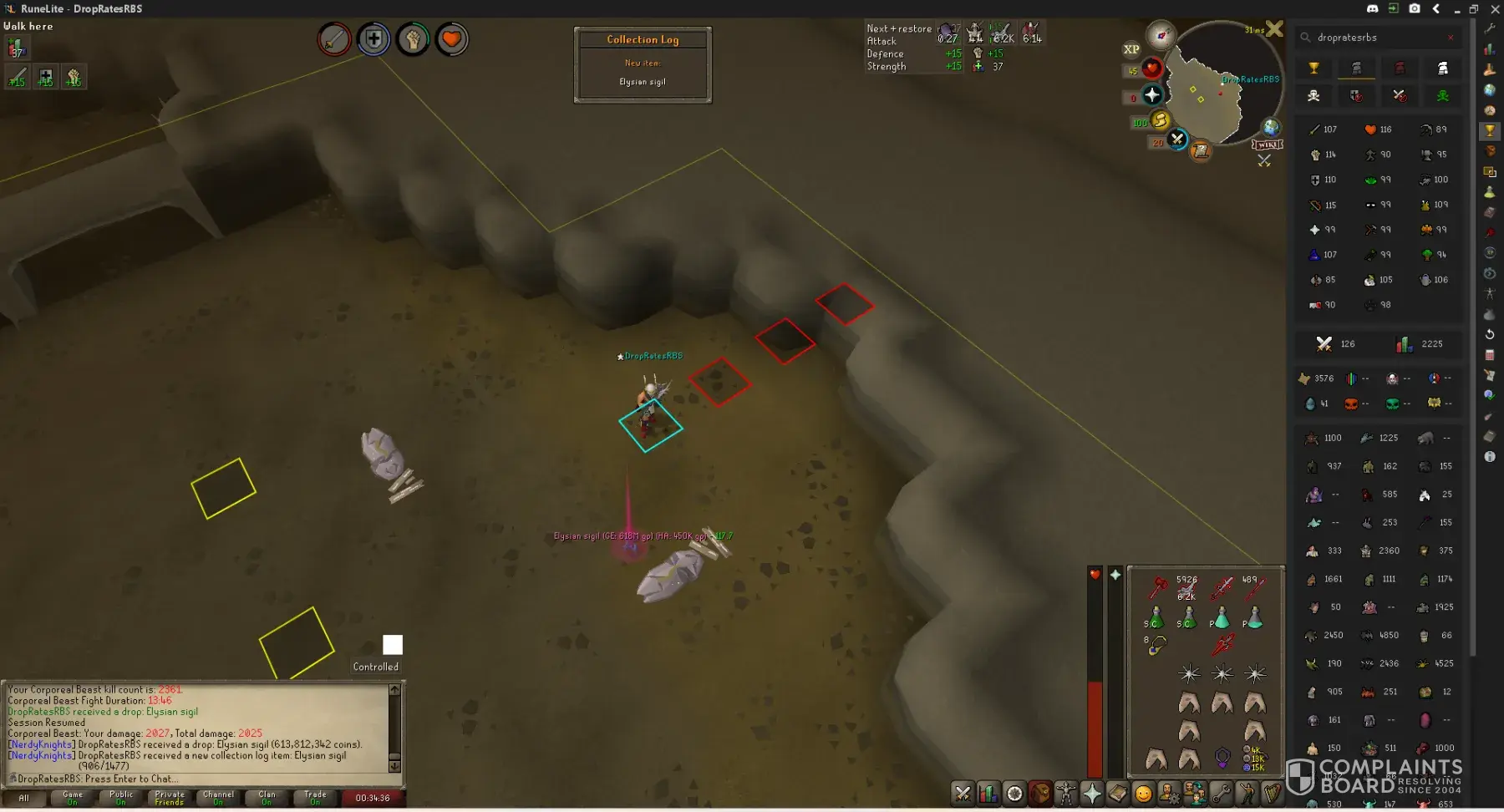Switch to the worn equipment tab
The width and height of the screenshot is (1504, 812).
pos(1066,793)
